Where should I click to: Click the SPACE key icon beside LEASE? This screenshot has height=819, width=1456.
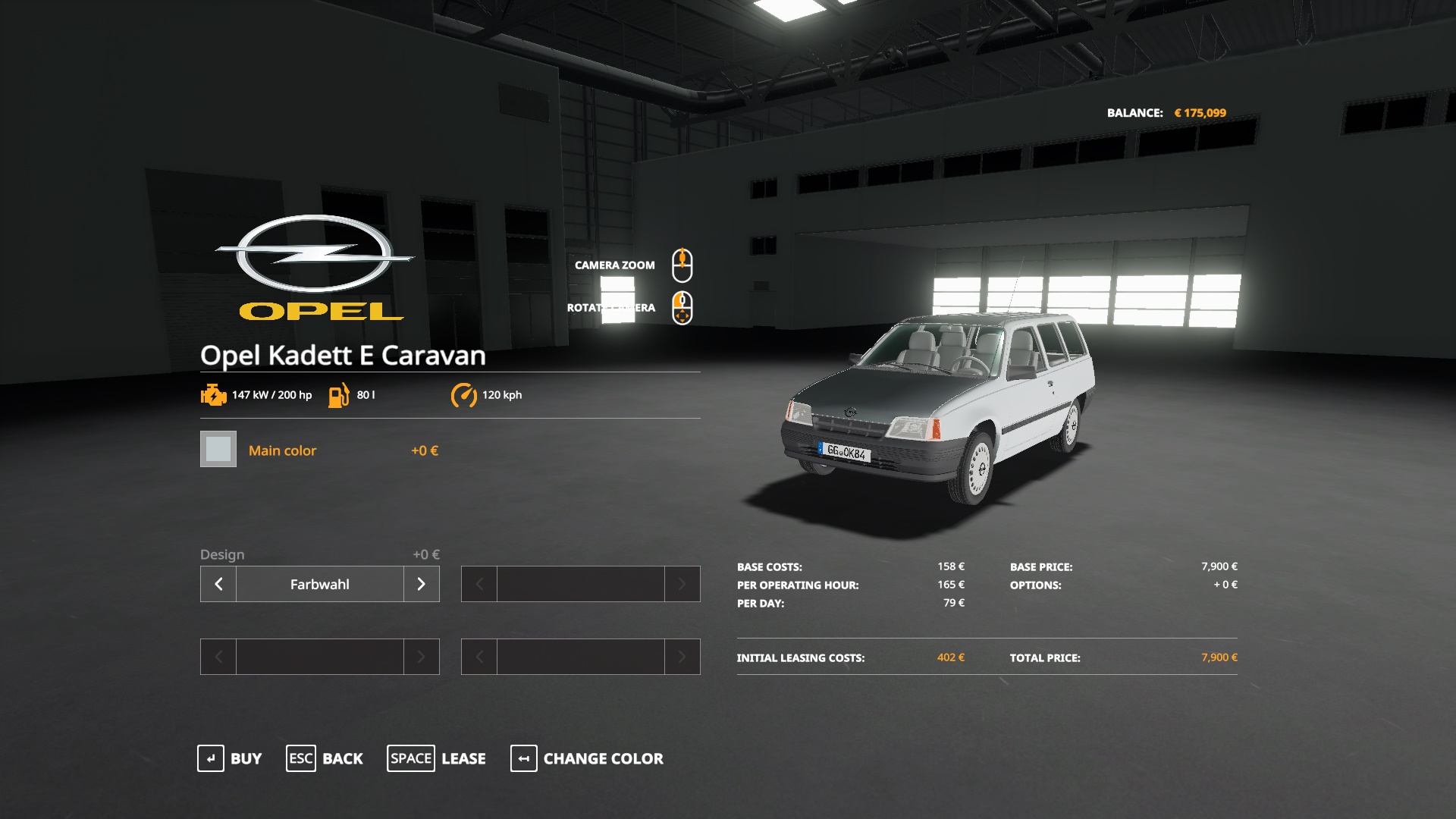click(410, 758)
